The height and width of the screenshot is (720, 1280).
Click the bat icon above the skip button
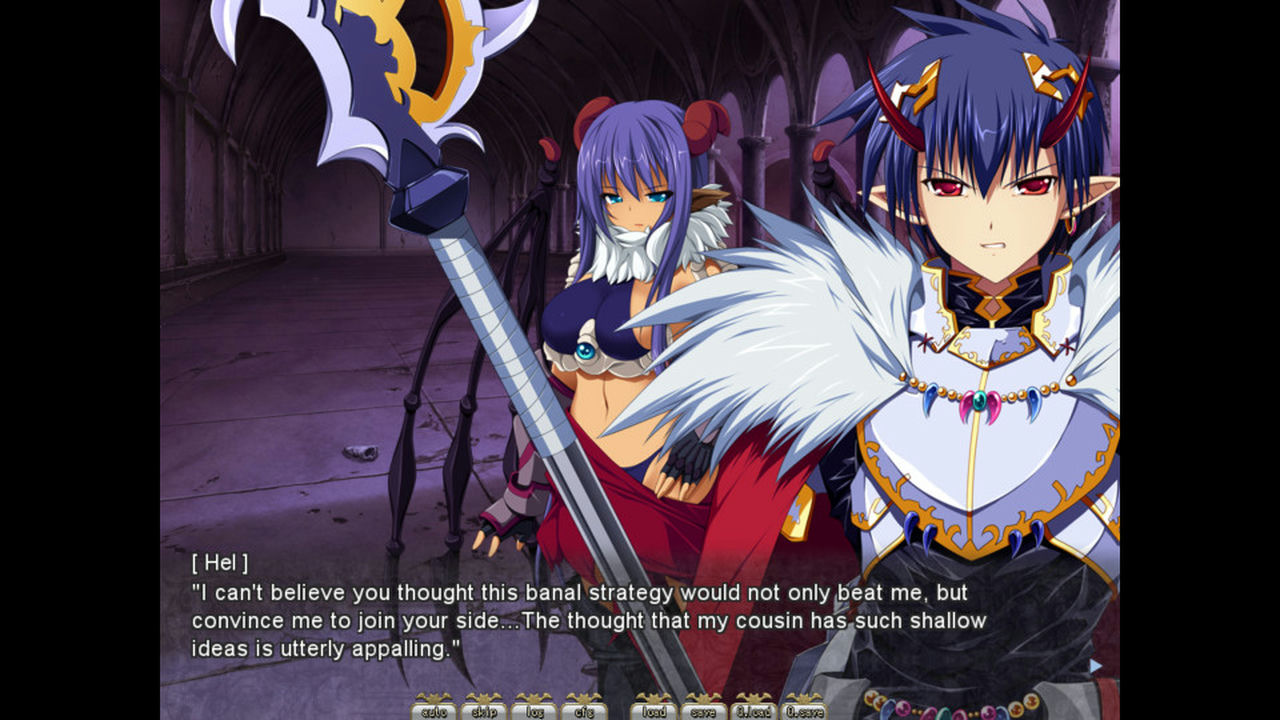pos(484,697)
